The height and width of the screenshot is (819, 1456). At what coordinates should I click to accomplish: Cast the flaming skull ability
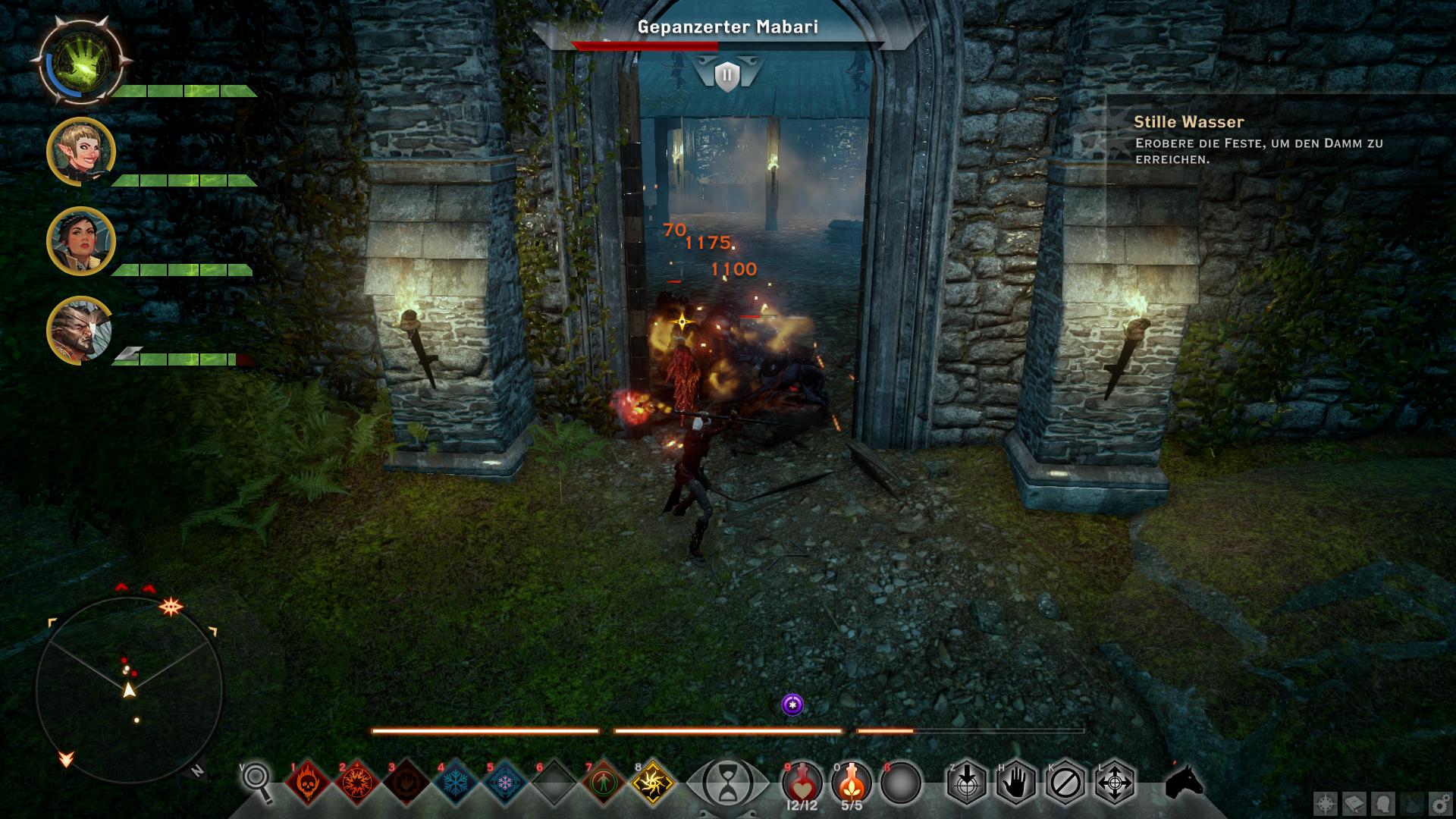(308, 781)
